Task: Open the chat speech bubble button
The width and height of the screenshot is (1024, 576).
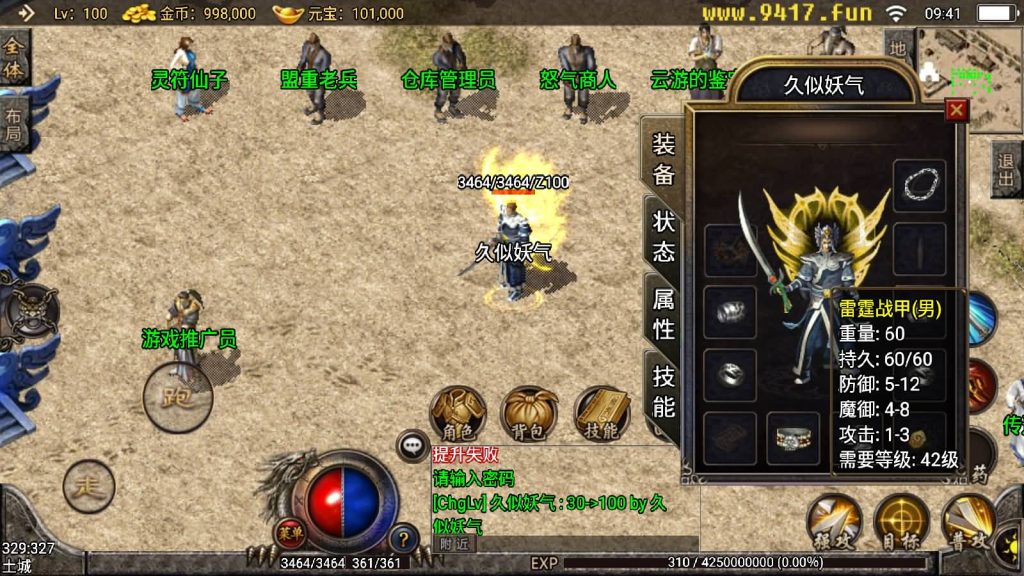Action: coord(412,445)
